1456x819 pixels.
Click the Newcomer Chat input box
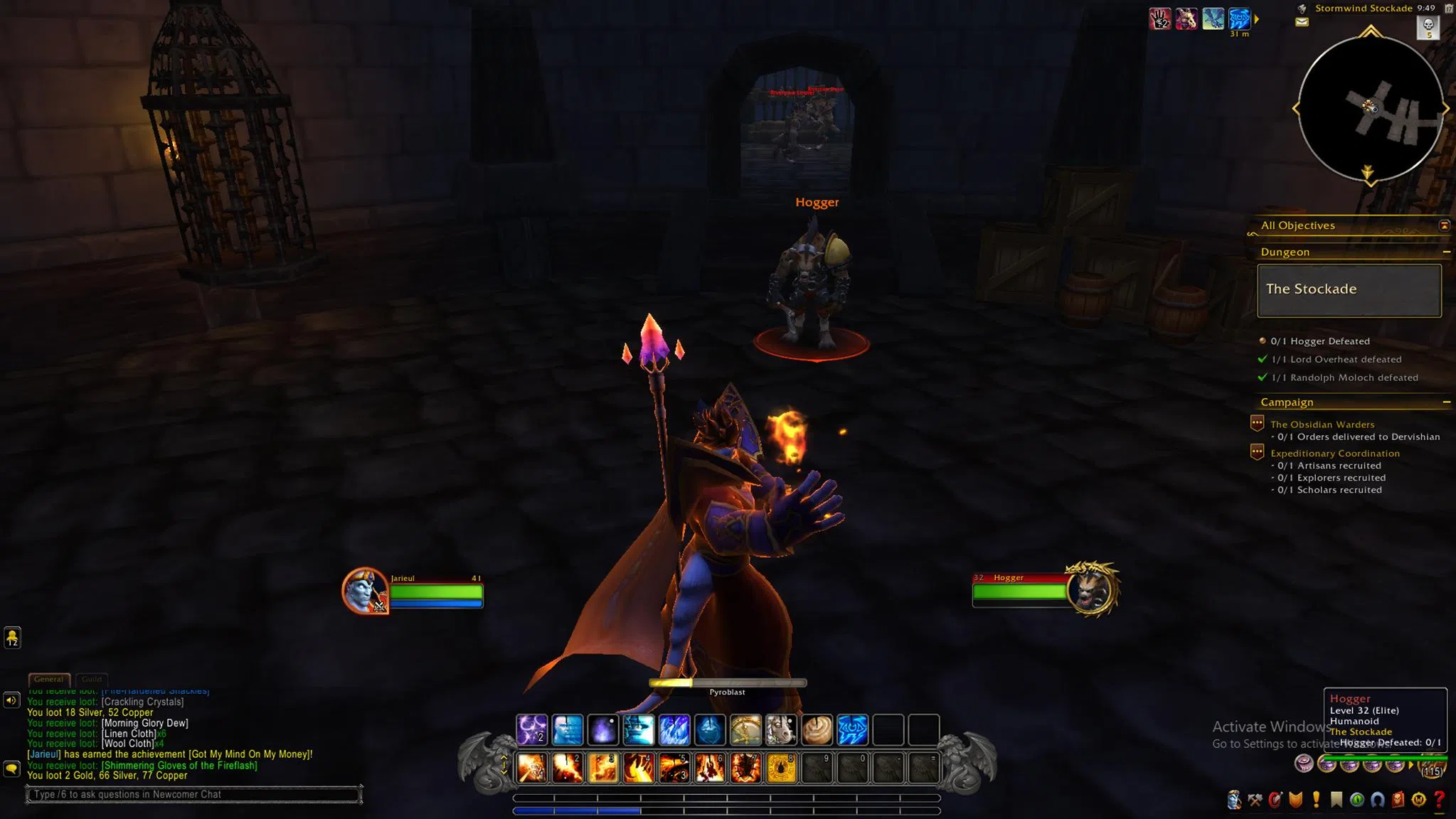tap(193, 794)
